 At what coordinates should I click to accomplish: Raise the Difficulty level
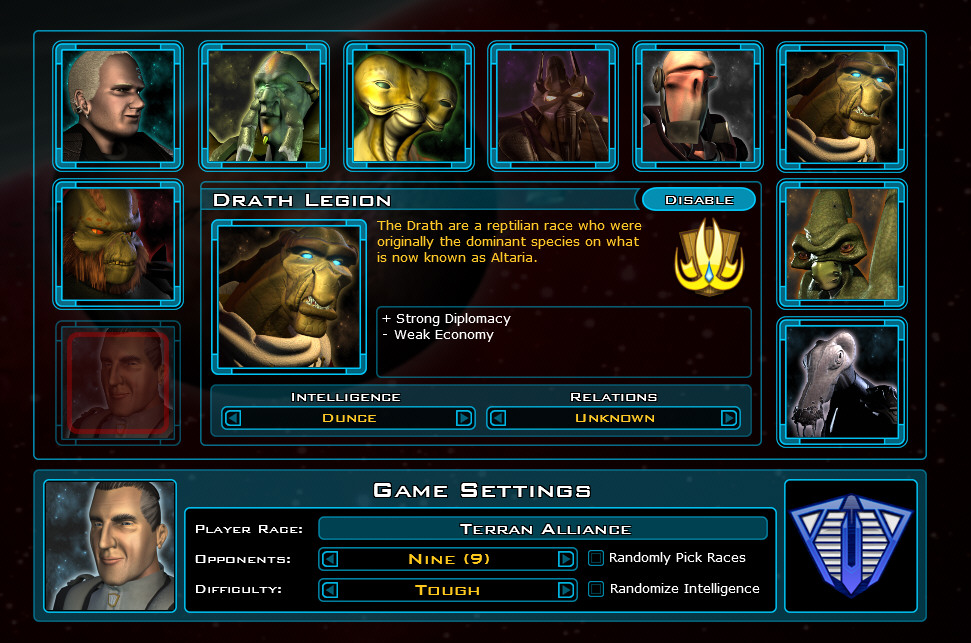point(565,590)
